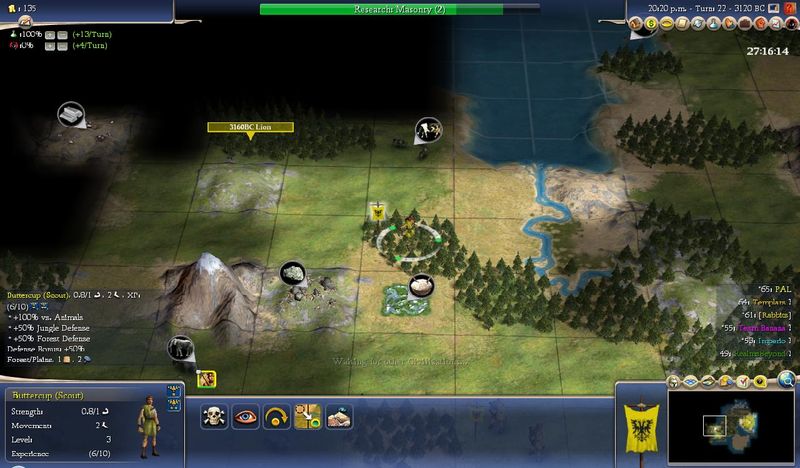Increase the research rate with plus
Image resolution: width=800 pixels, height=468 pixels.
click(48, 34)
